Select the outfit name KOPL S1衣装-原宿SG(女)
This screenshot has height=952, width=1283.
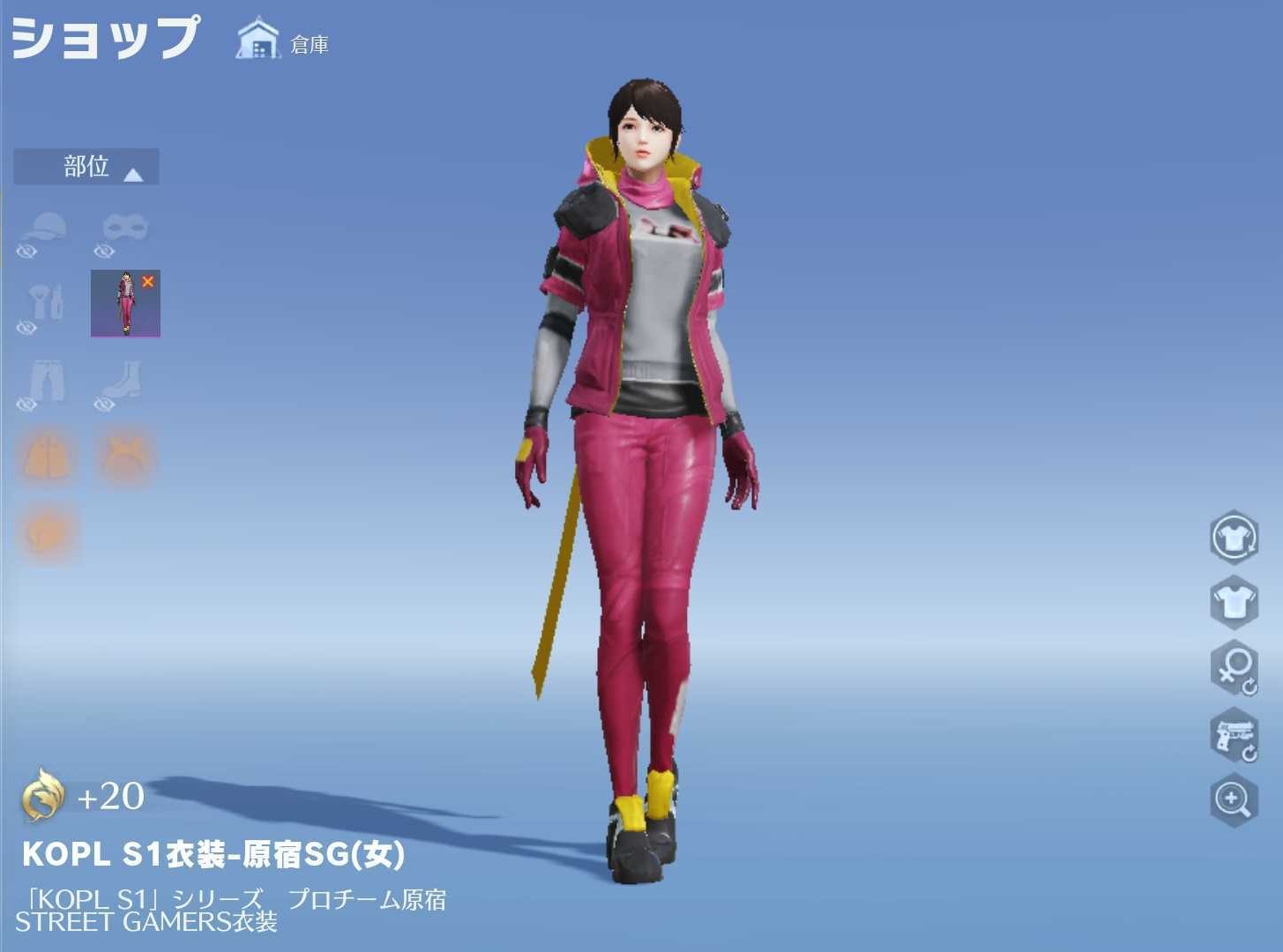(x=214, y=853)
